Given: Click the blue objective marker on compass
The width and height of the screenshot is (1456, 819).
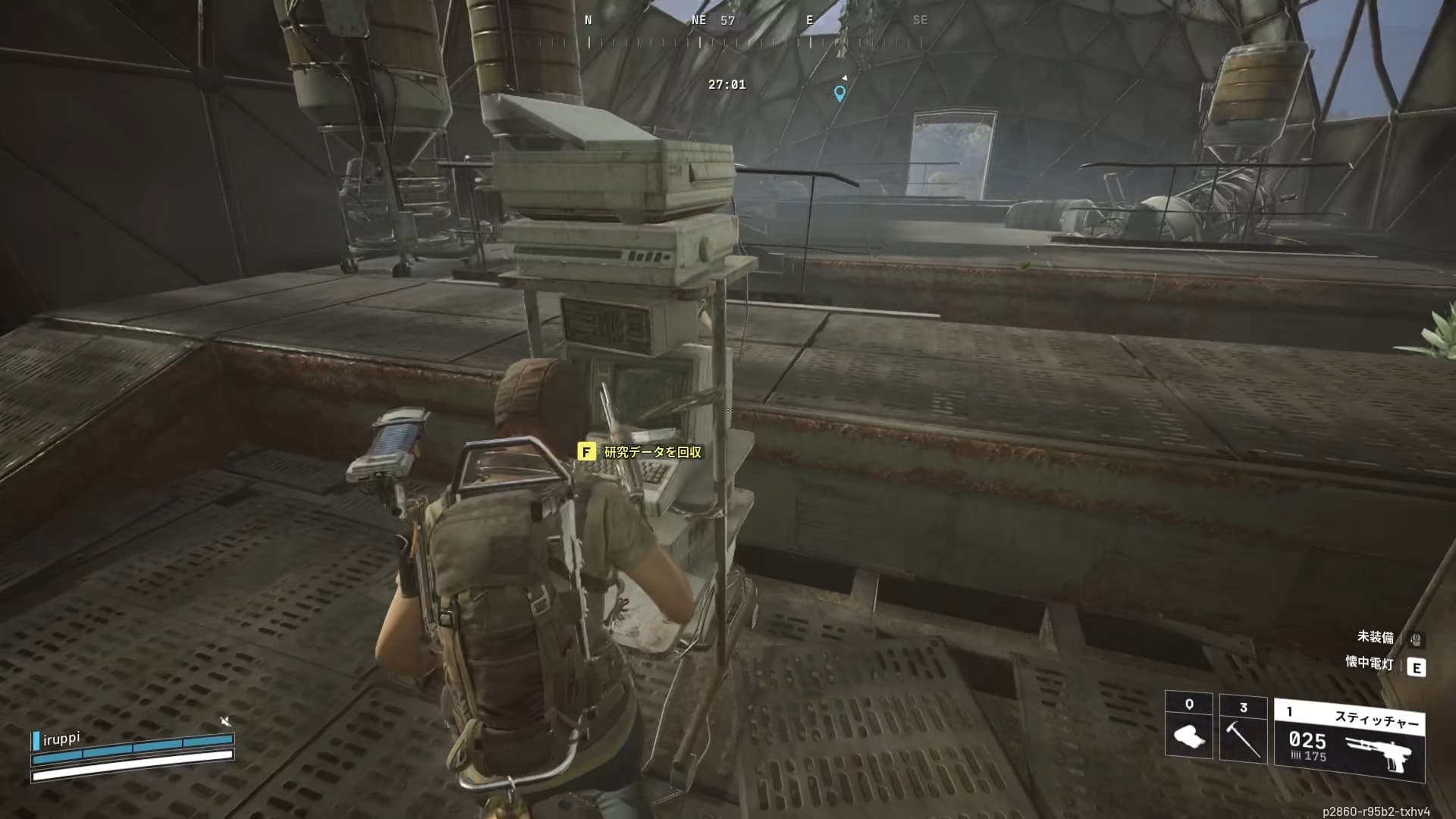Looking at the screenshot, I should [839, 93].
